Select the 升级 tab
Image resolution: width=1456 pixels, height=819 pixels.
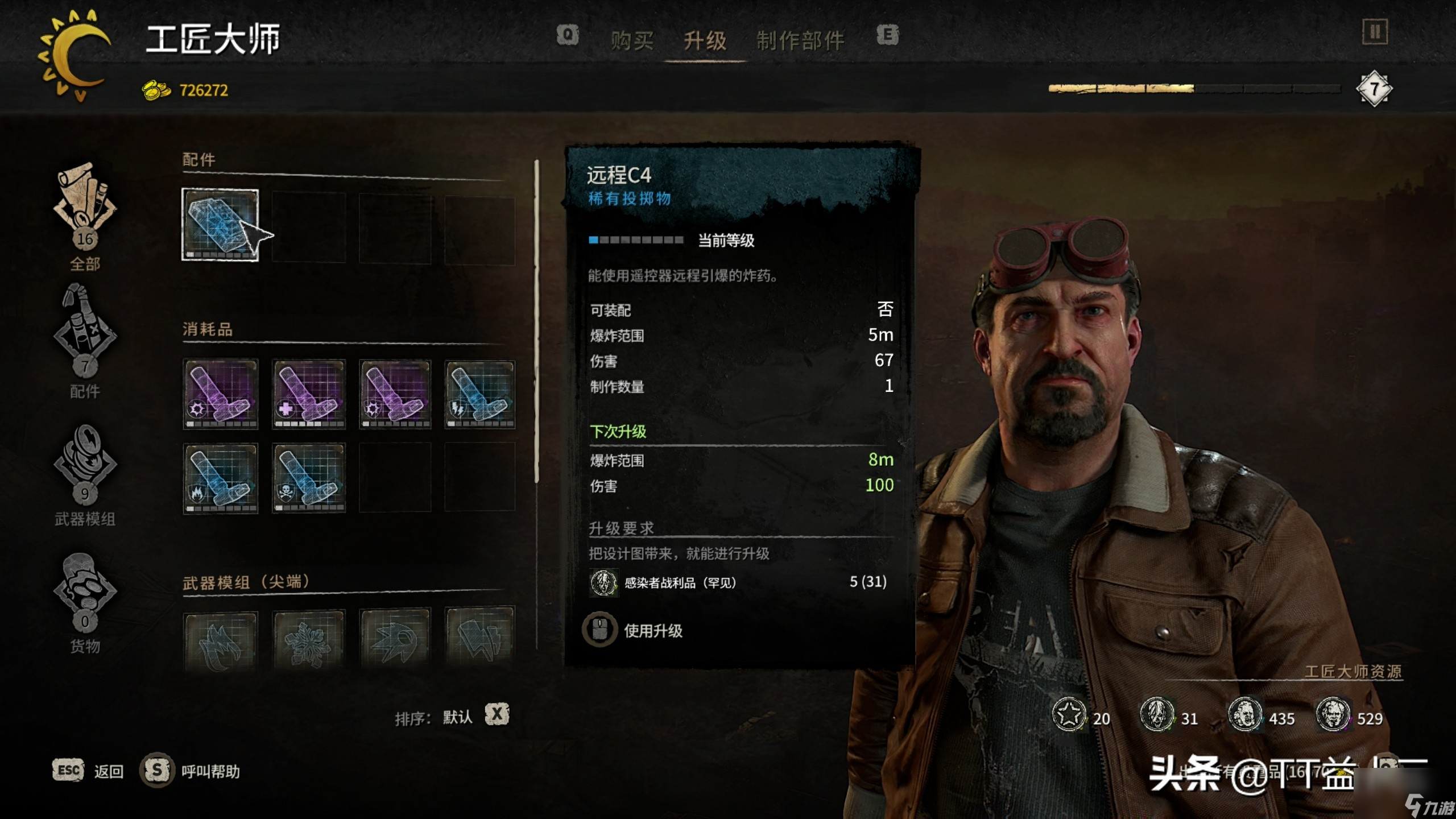(705, 41)
